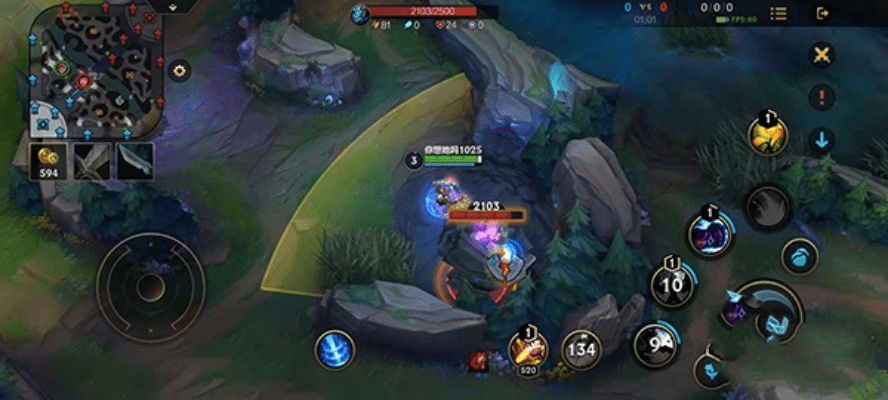Use the yellow active item showing 5/20

click(x=527, y=348)
